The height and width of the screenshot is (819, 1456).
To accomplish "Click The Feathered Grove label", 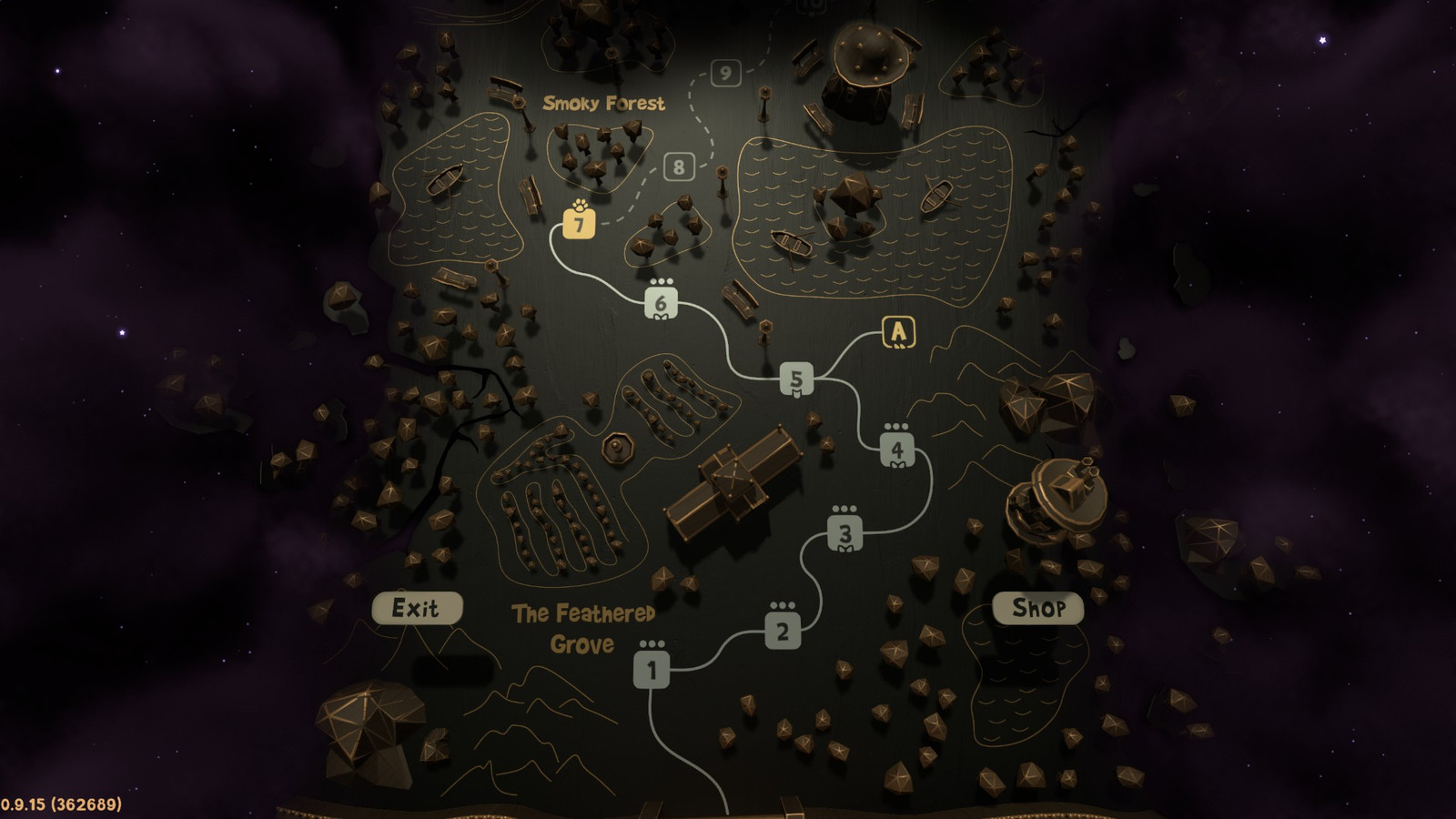I will (583, 627).
